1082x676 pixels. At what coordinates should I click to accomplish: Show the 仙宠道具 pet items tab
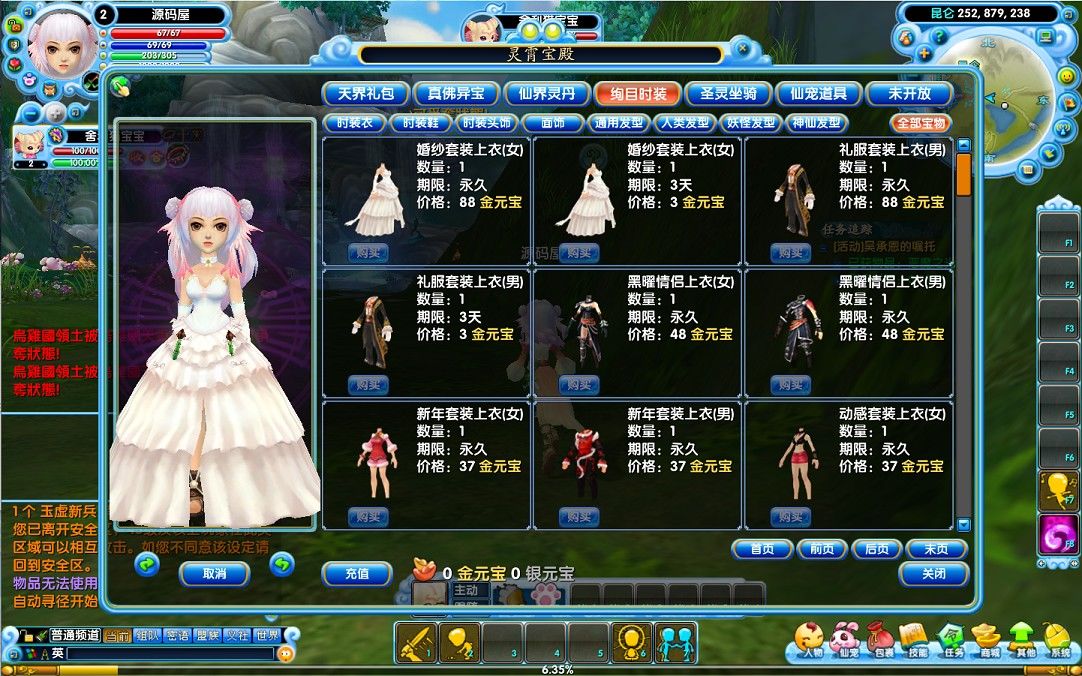tap(818, 94)
